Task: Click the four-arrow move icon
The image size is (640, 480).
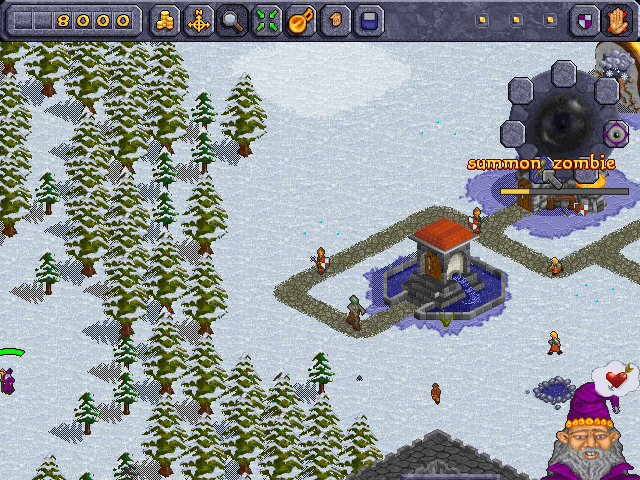Action: point(198,20)
